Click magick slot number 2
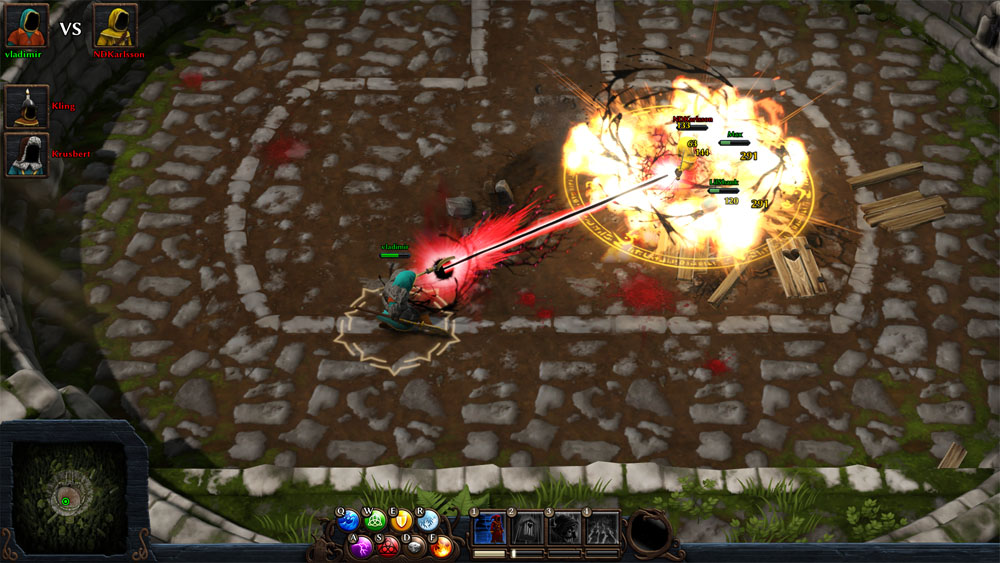The height and width of the screenshot is (563, 1000). point(527,527)
